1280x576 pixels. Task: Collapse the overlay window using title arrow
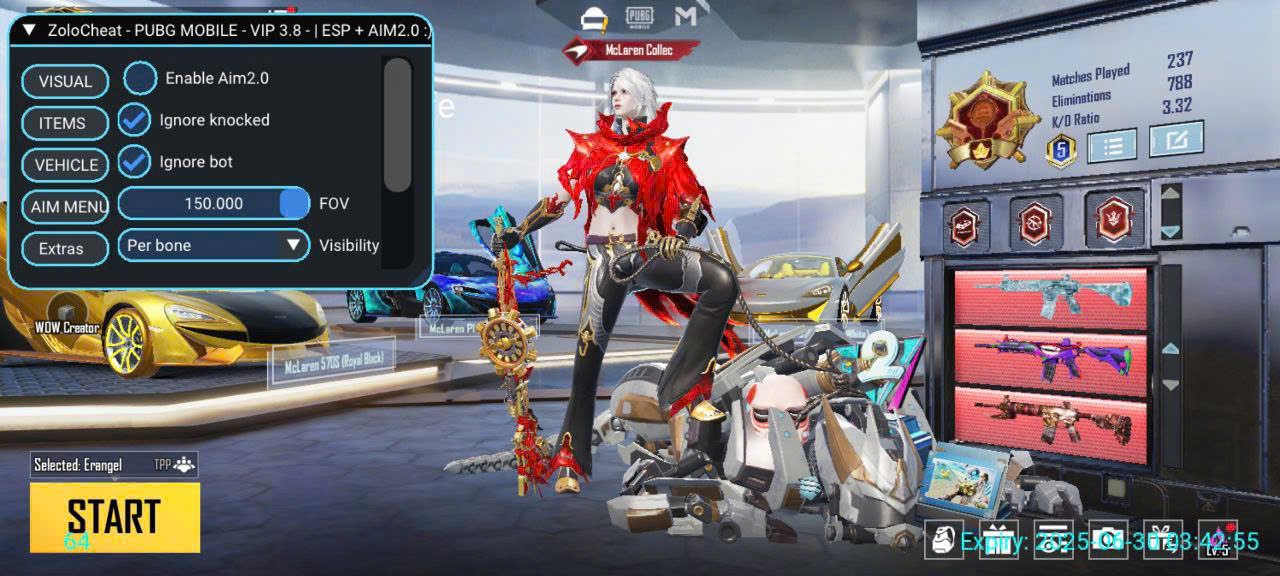click(29, 30)
